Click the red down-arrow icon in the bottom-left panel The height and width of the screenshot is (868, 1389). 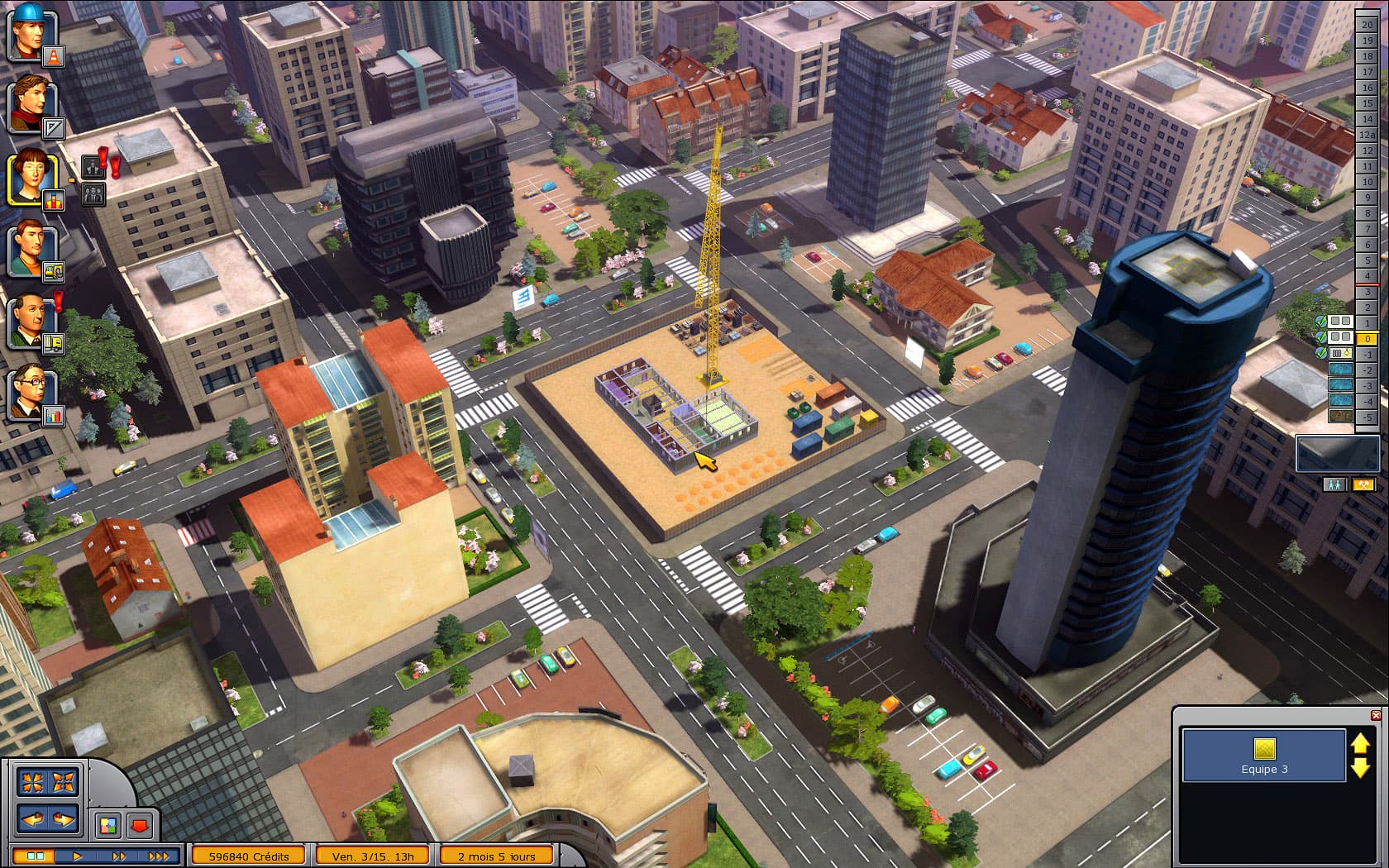(140, 823)
